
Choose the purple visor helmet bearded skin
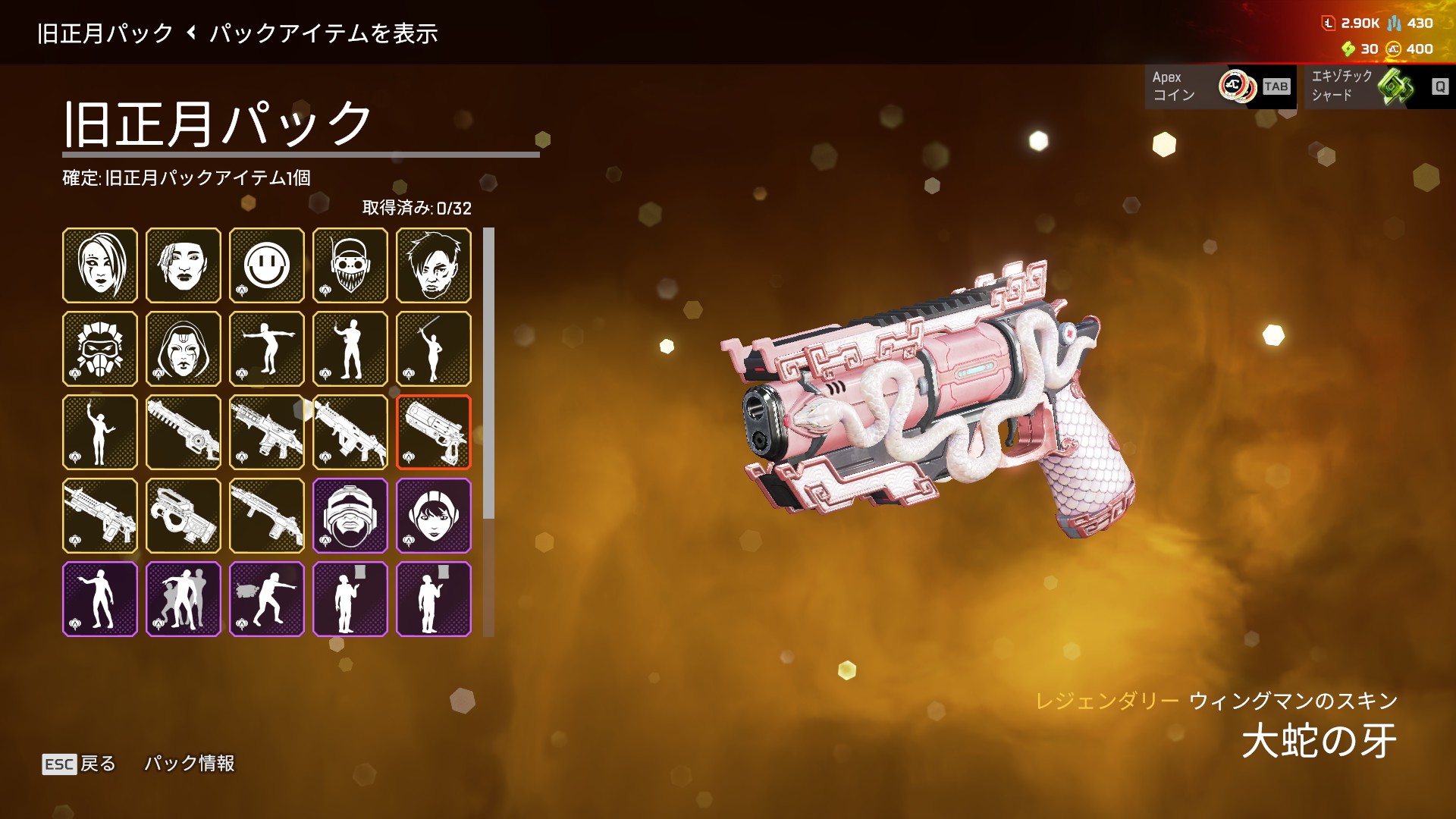(350, 516)
